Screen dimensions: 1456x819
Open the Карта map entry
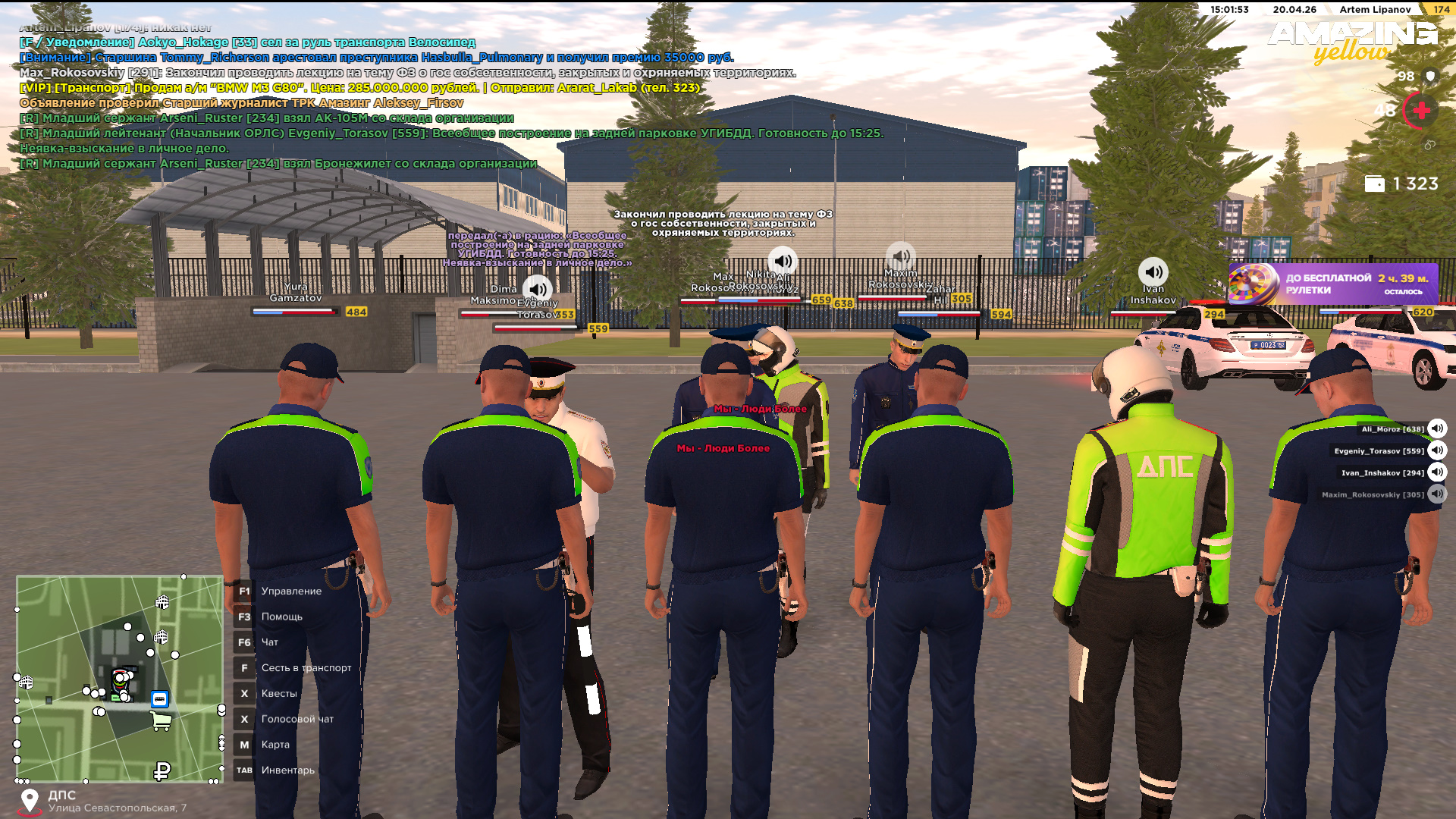[x=275, y=745]
